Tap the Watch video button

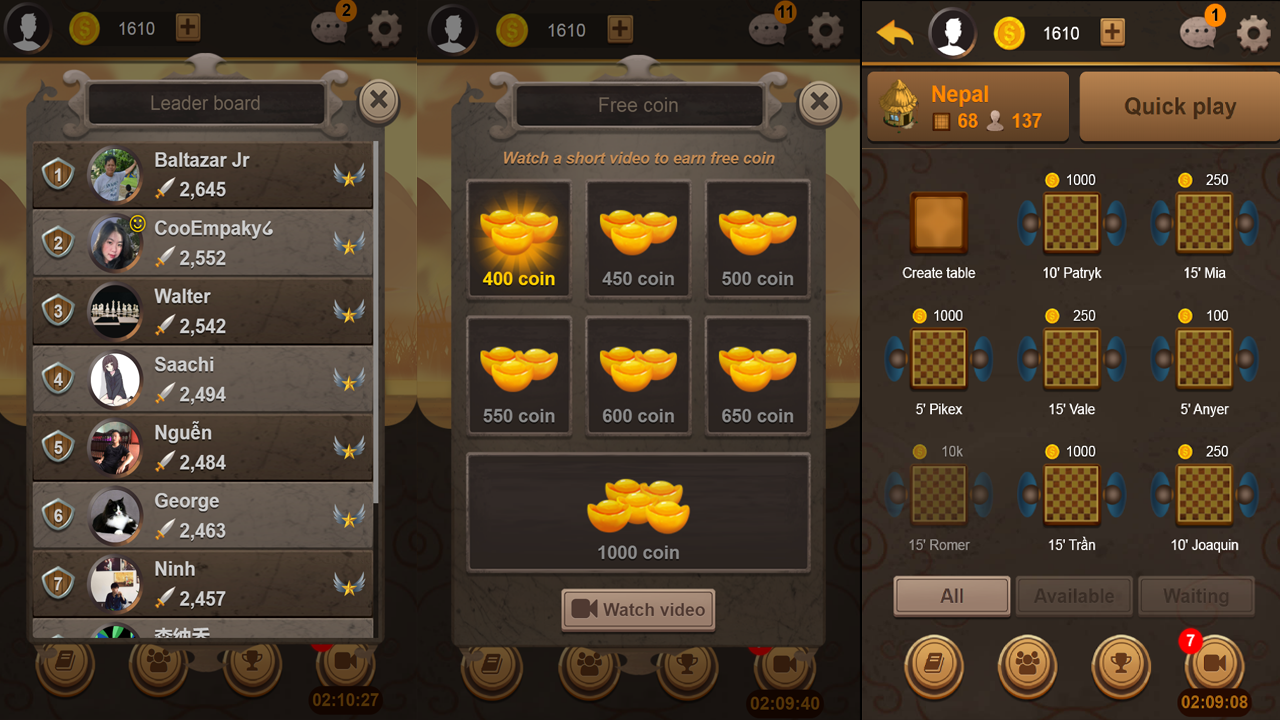638,609
